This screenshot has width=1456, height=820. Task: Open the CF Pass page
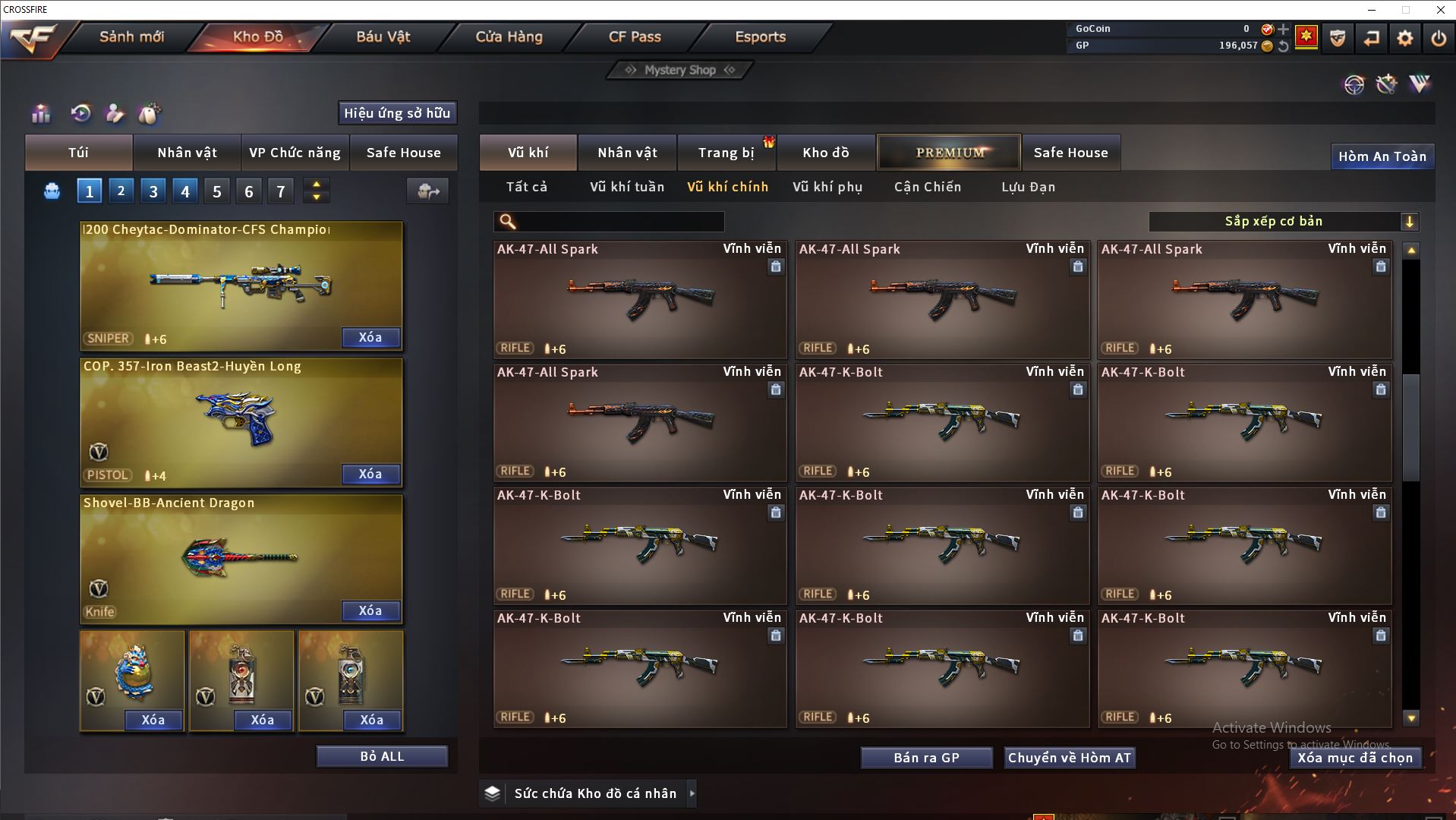635,36
